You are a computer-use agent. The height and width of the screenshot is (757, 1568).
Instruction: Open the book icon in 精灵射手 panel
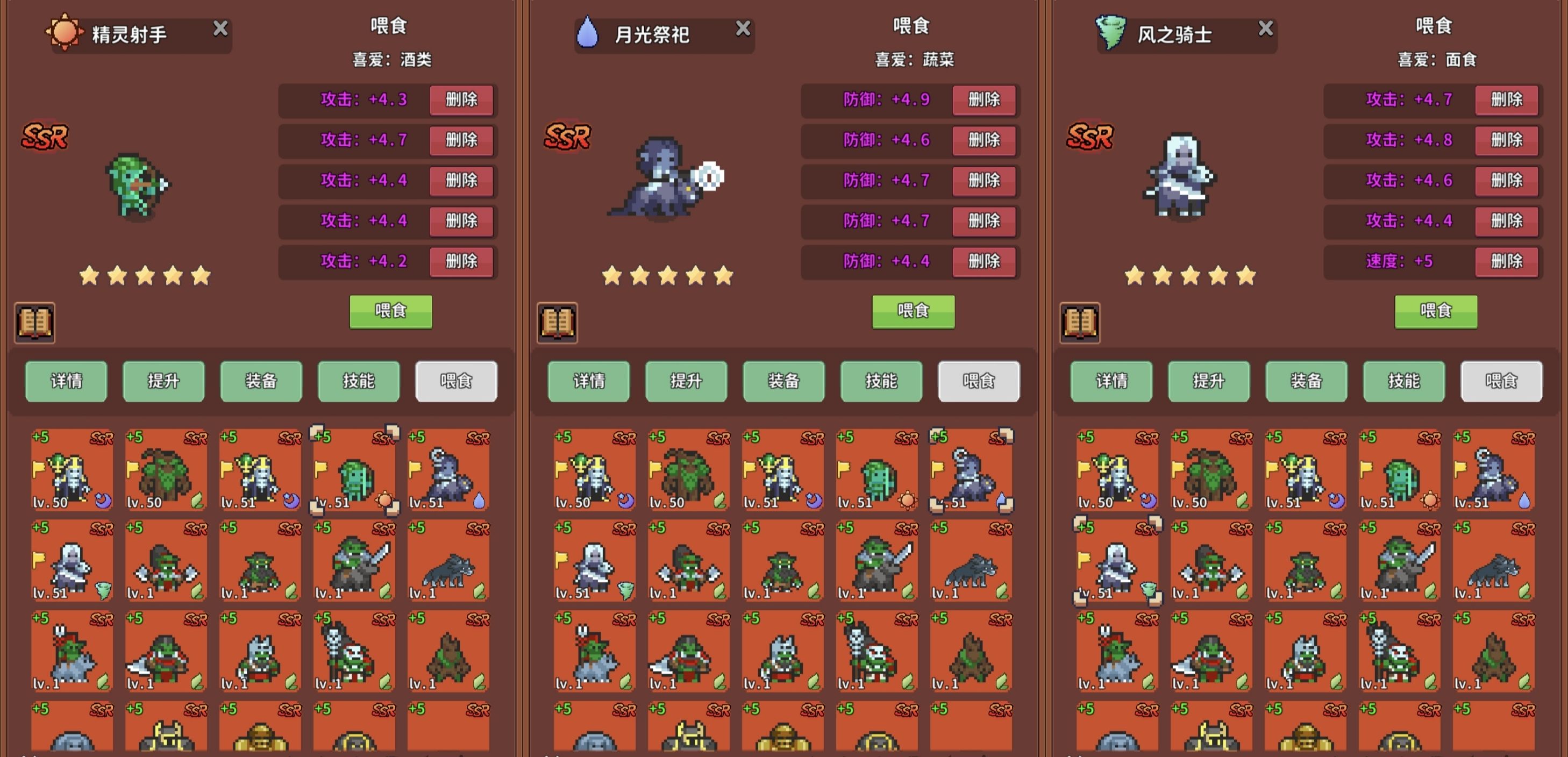[x=35, y=323]
